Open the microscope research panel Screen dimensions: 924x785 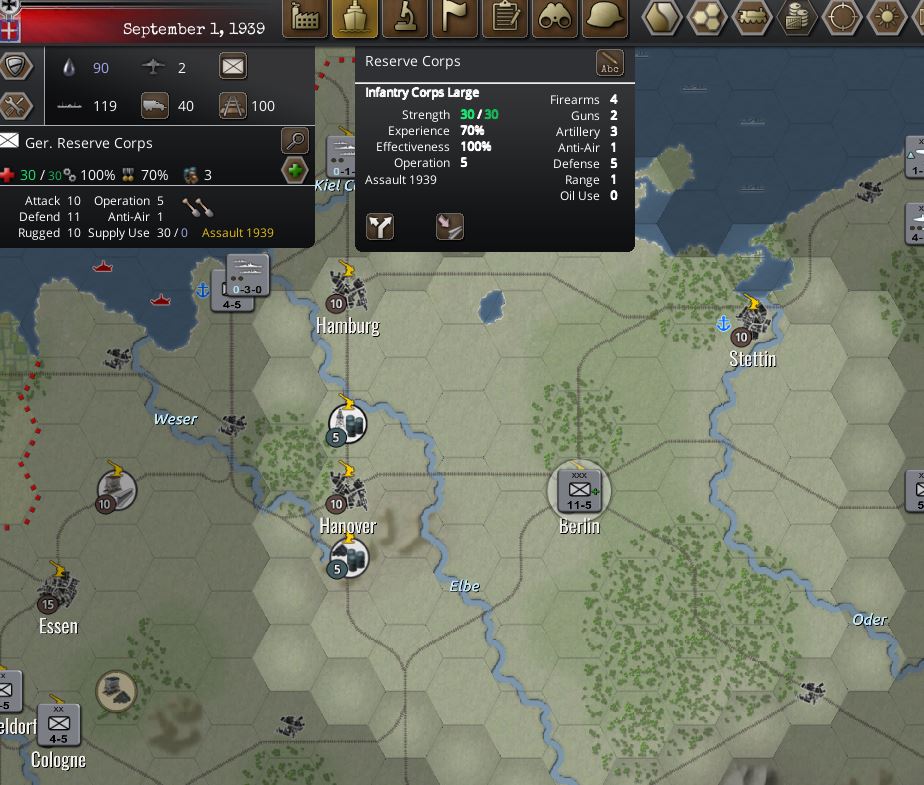tap(405, 18)
